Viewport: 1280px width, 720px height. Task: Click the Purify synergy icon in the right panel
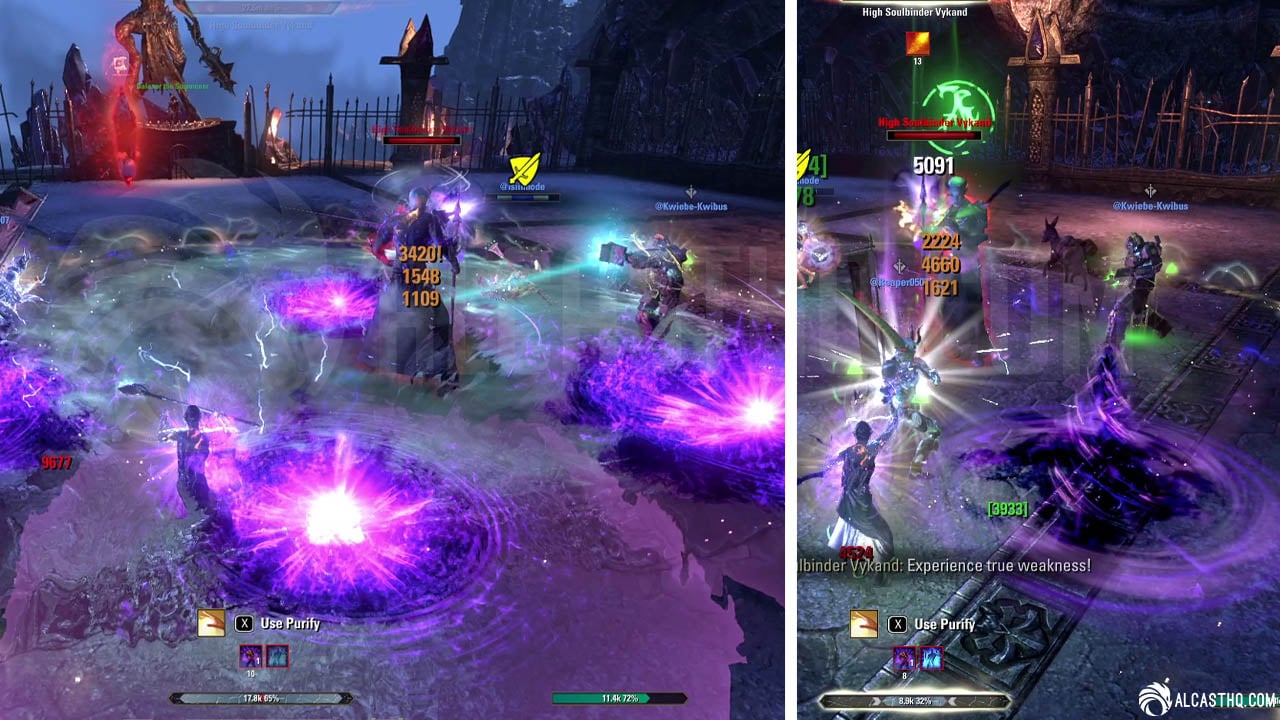click(864, 623)
